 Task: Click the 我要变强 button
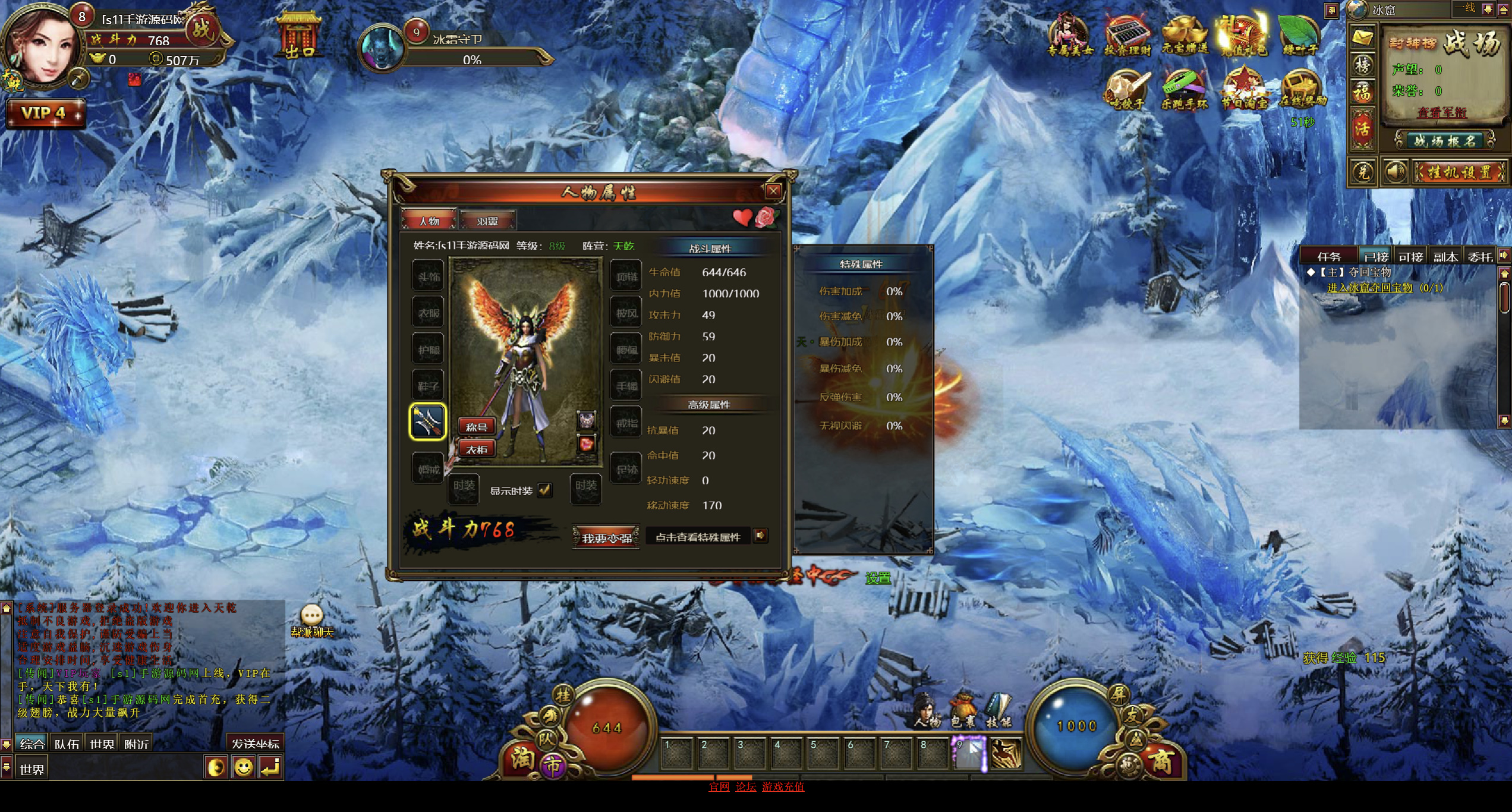[x=606, y=537]
